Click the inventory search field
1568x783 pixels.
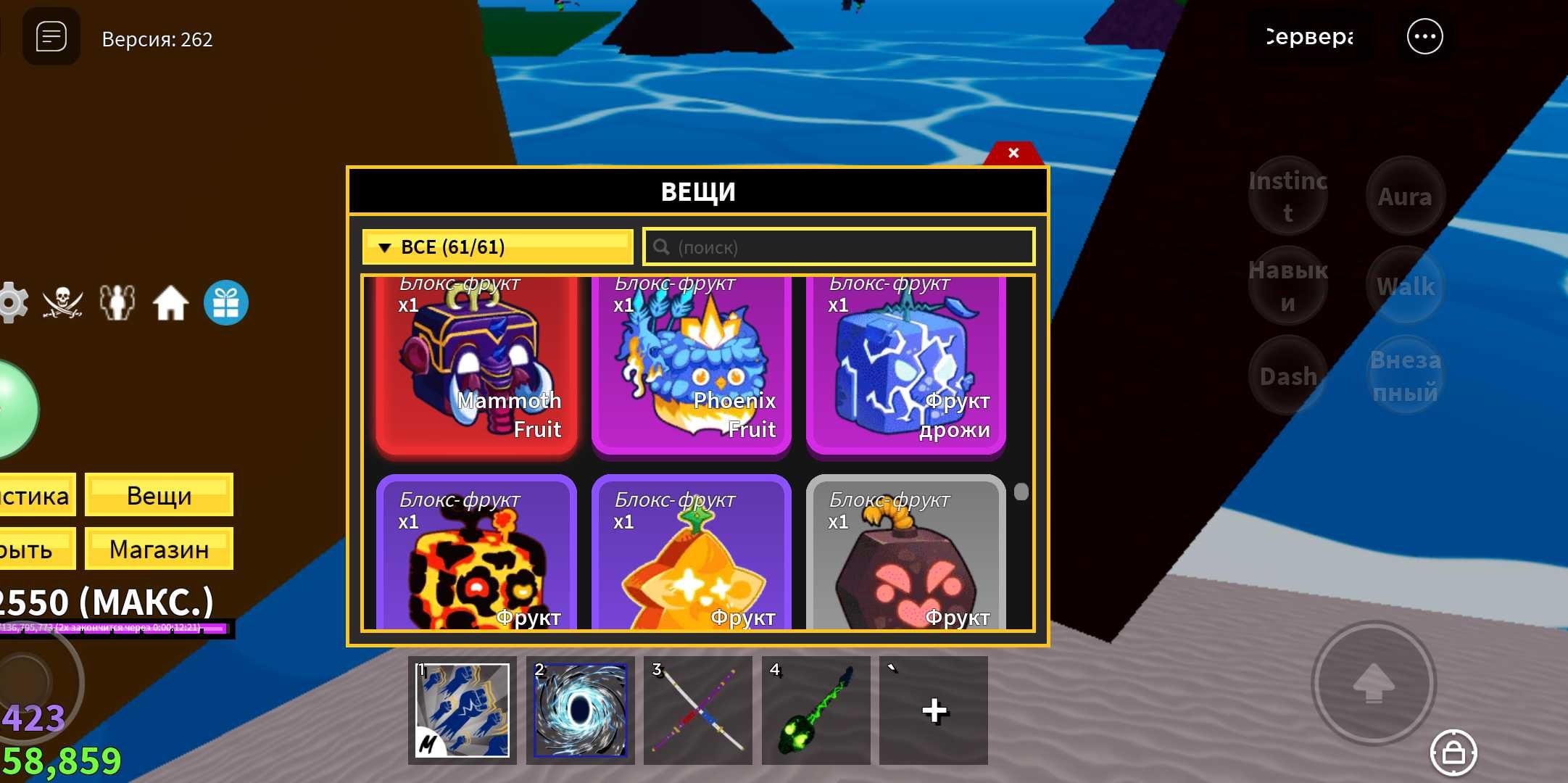click(839, 247)
